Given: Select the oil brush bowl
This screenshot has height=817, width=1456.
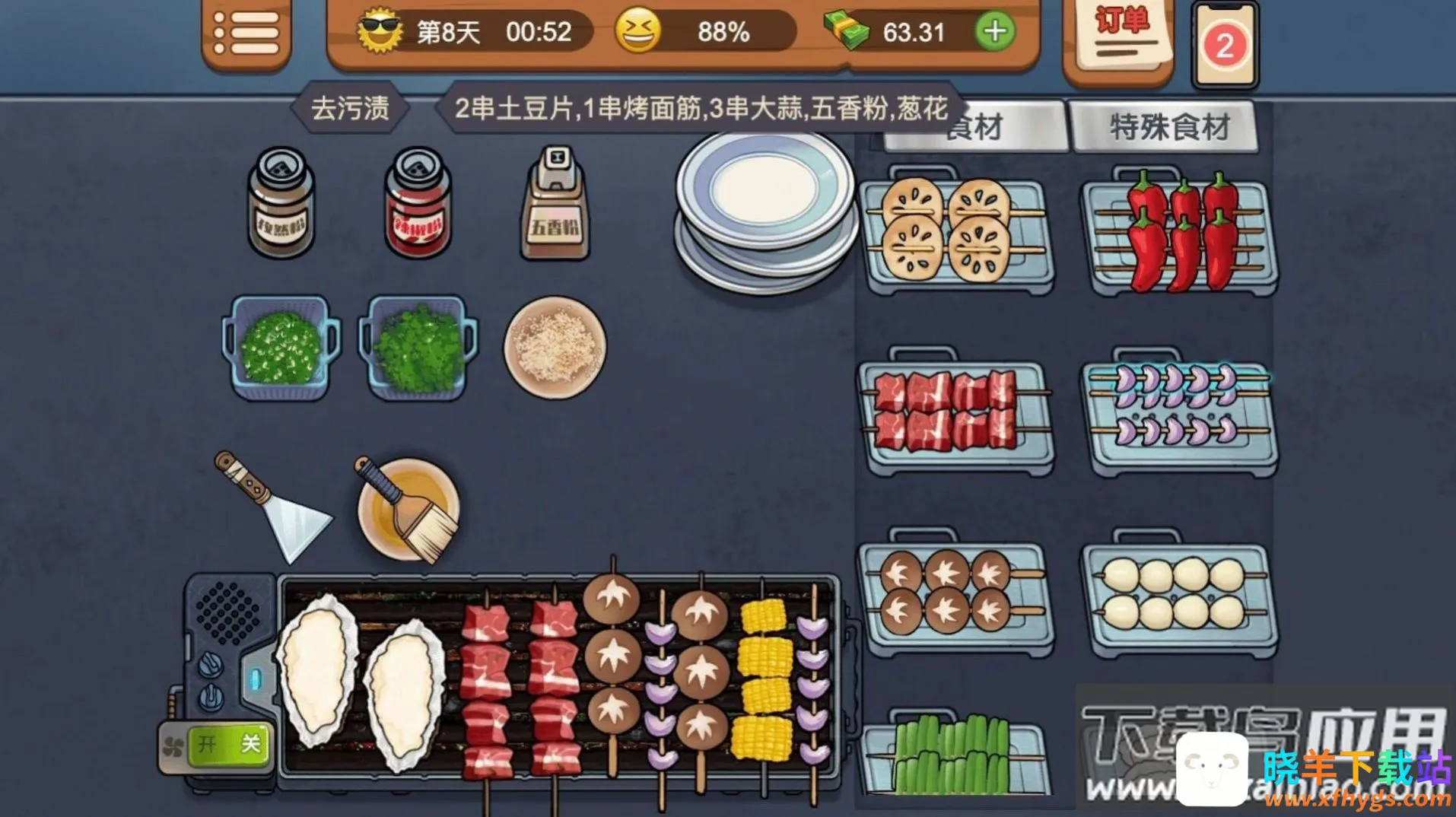Looking at the screenshot, I should point(408,508).
